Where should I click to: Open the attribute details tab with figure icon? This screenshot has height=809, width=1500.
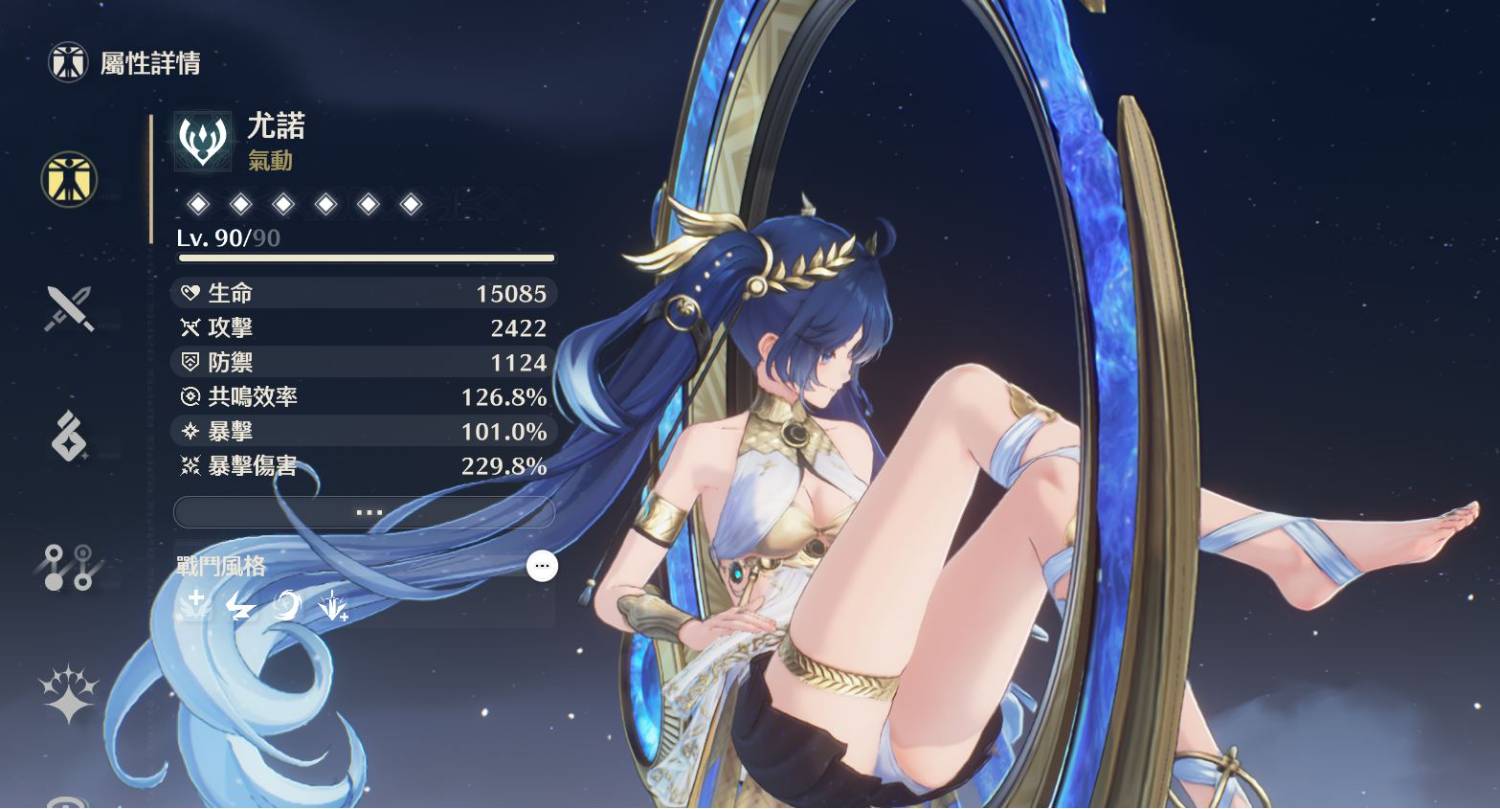69,180
